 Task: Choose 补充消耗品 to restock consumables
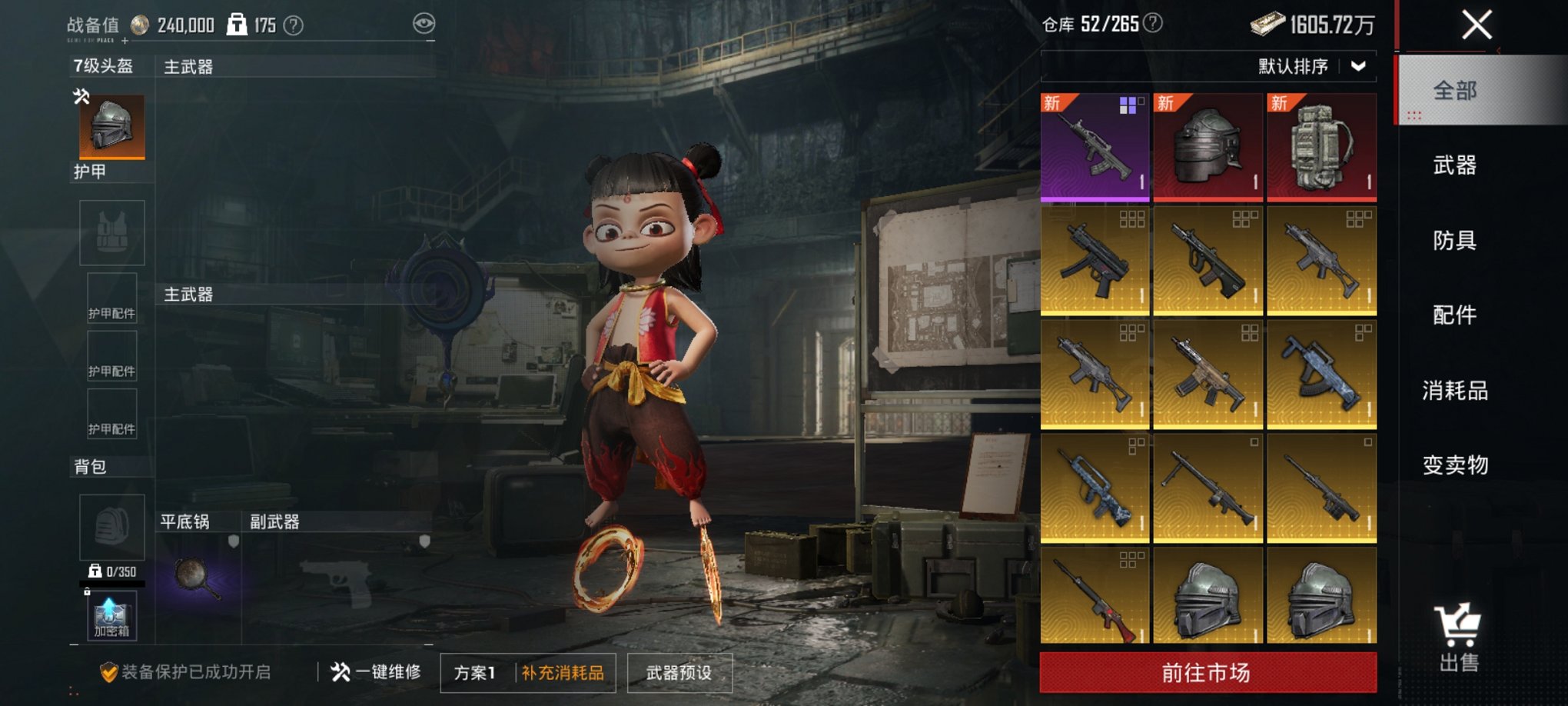[563, 673]
